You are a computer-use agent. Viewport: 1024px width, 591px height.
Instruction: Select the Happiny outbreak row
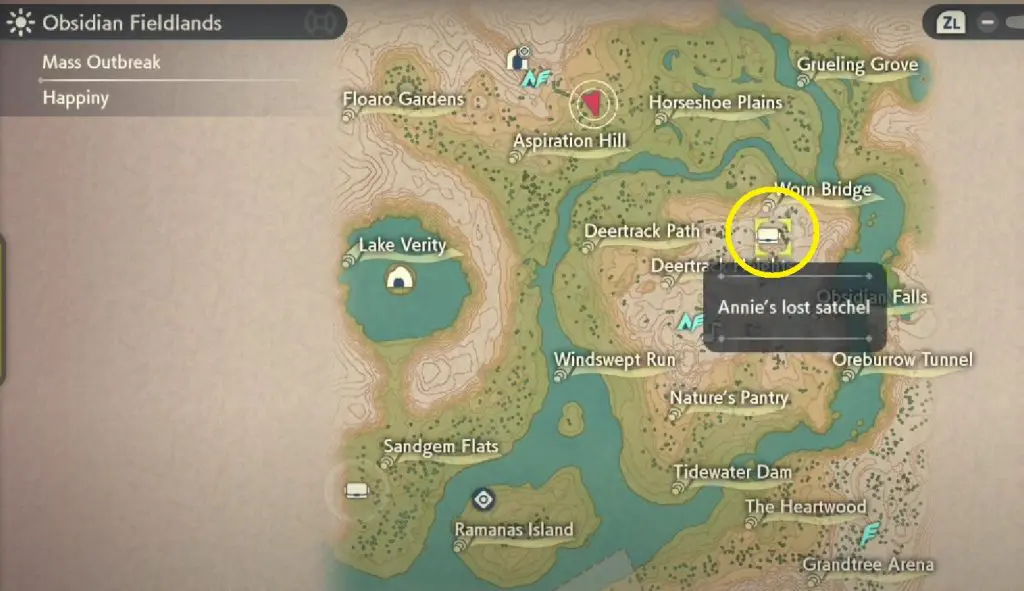75,98
